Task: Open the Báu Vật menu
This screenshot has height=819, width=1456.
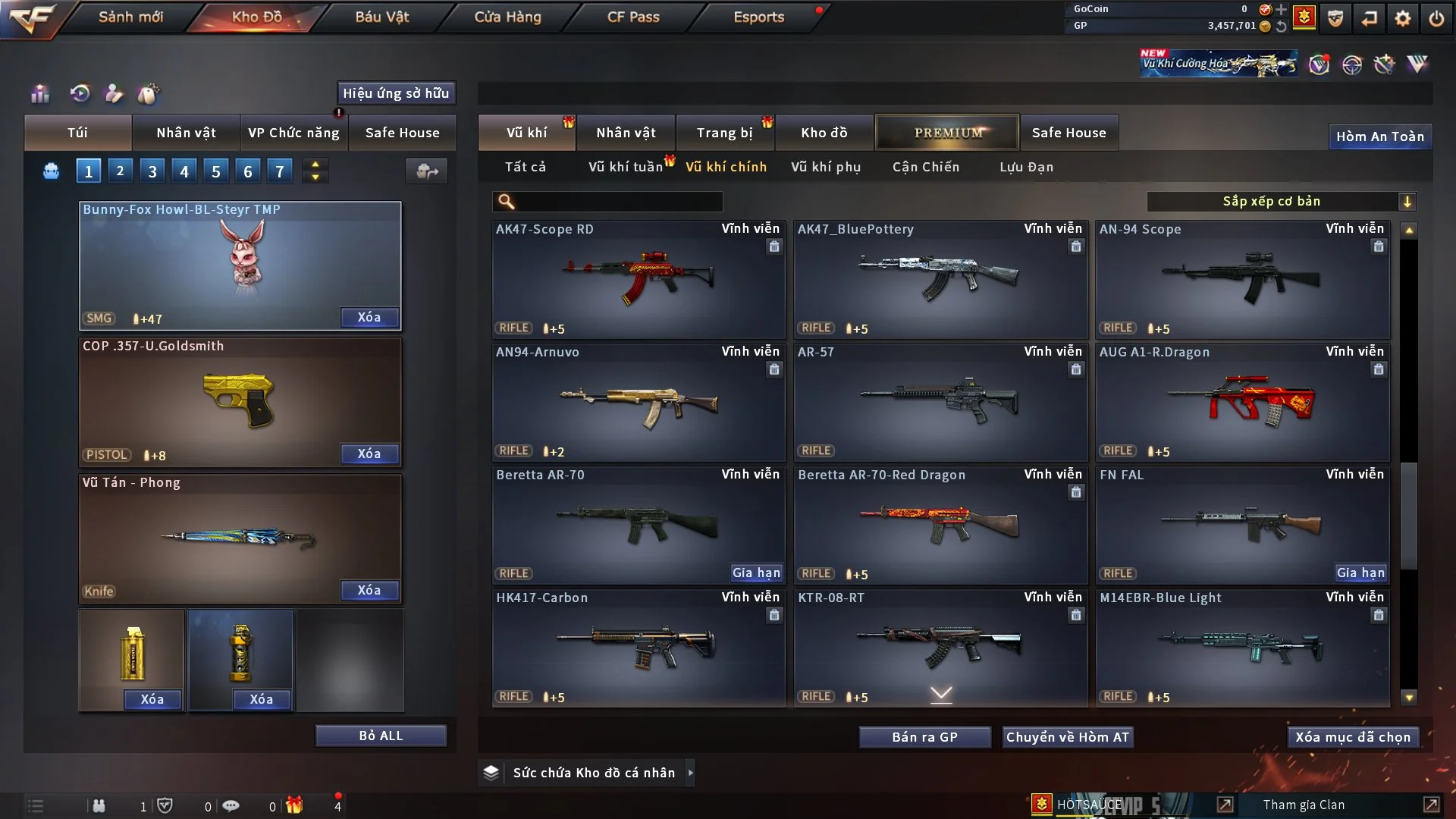Action: pyautogui.click(x=381, y=17)
